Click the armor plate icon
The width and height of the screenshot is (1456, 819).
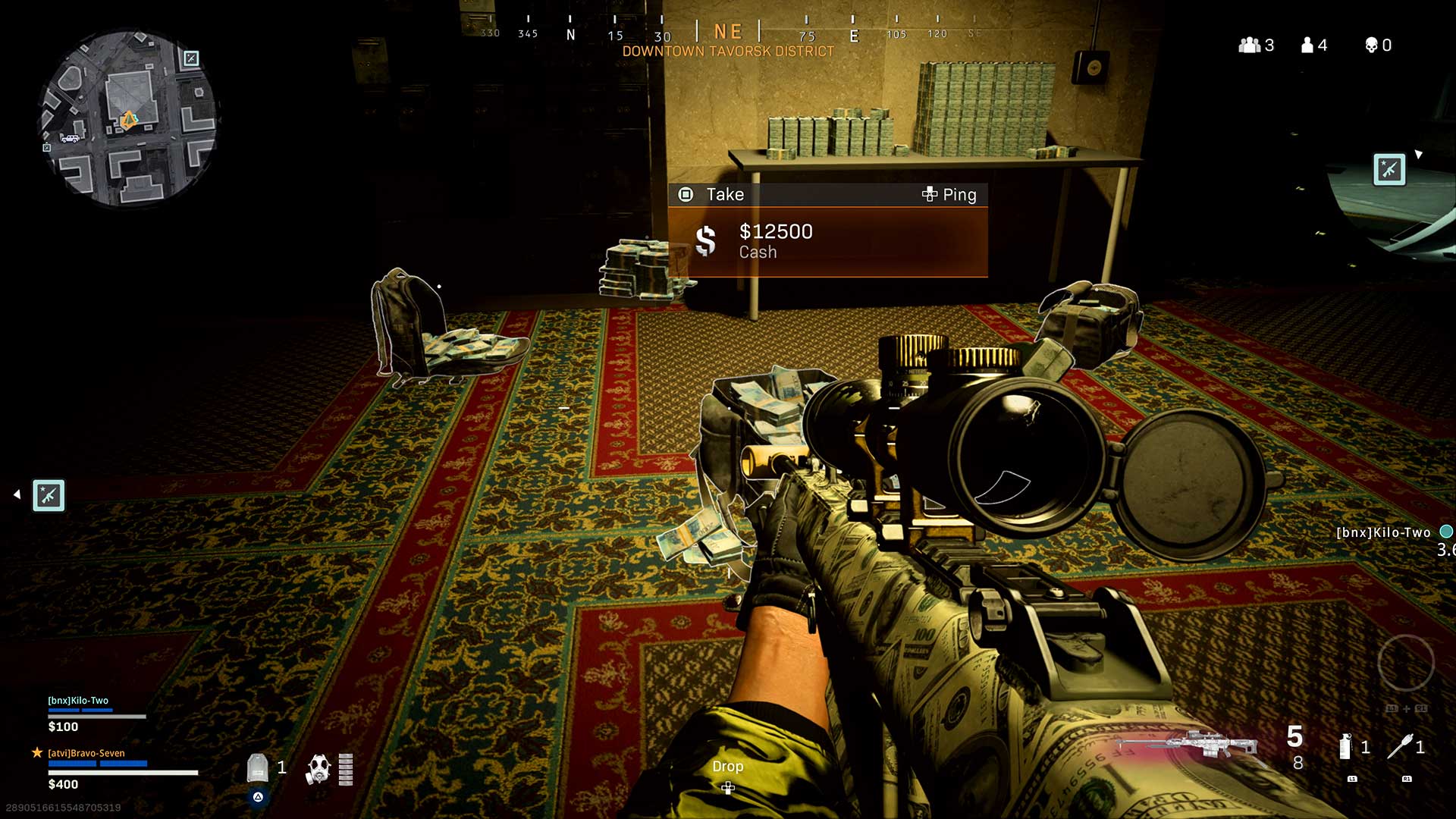(258, 767)
